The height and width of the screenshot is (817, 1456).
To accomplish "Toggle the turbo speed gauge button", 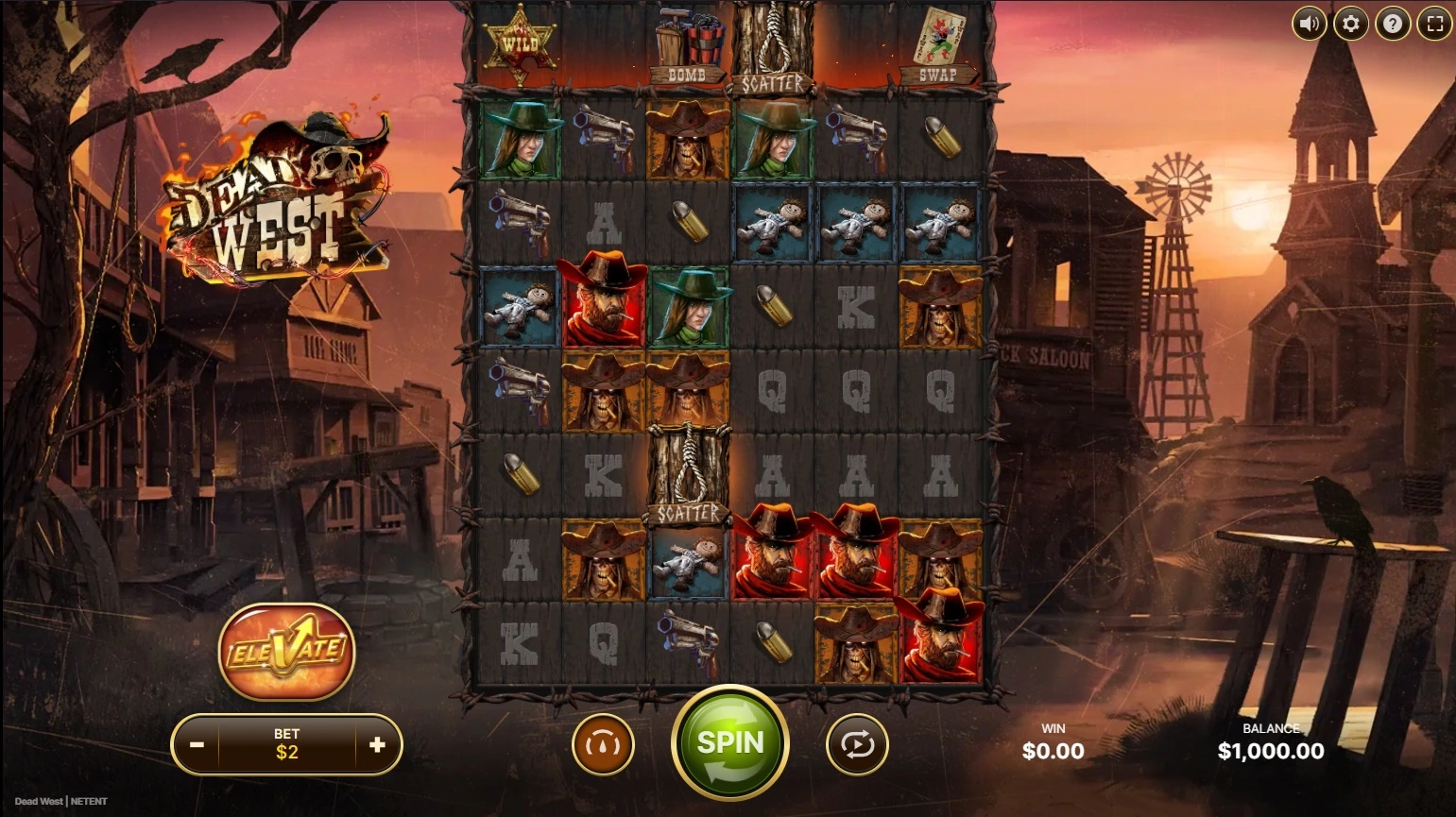I will click(603, 745).
